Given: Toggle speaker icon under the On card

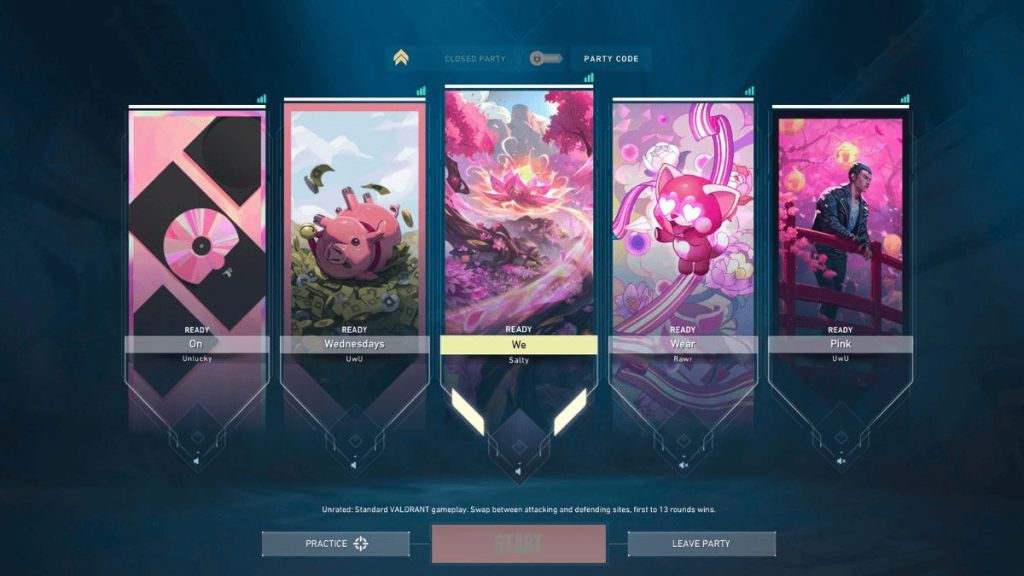Looking at the screenshot, I should pyautogui.click(x=196, y=461).
